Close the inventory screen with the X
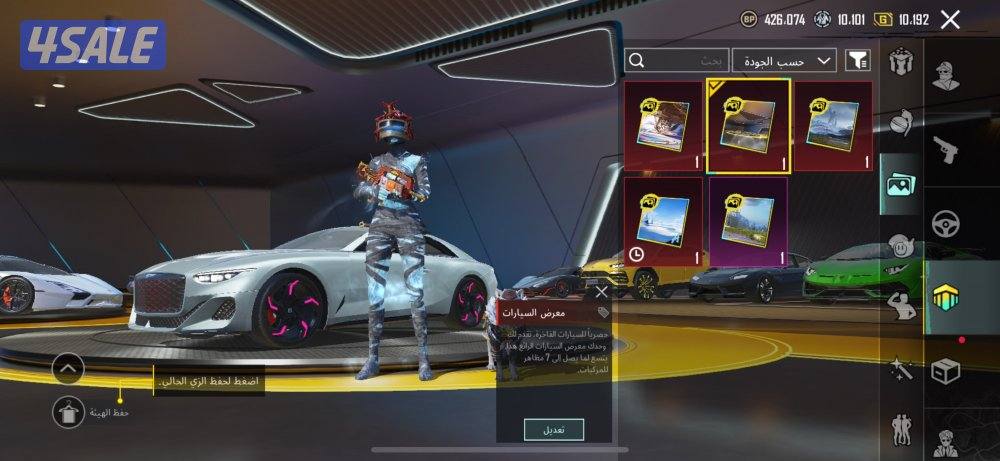Screen dimensions: 1000x461 [x=950, y=19]
